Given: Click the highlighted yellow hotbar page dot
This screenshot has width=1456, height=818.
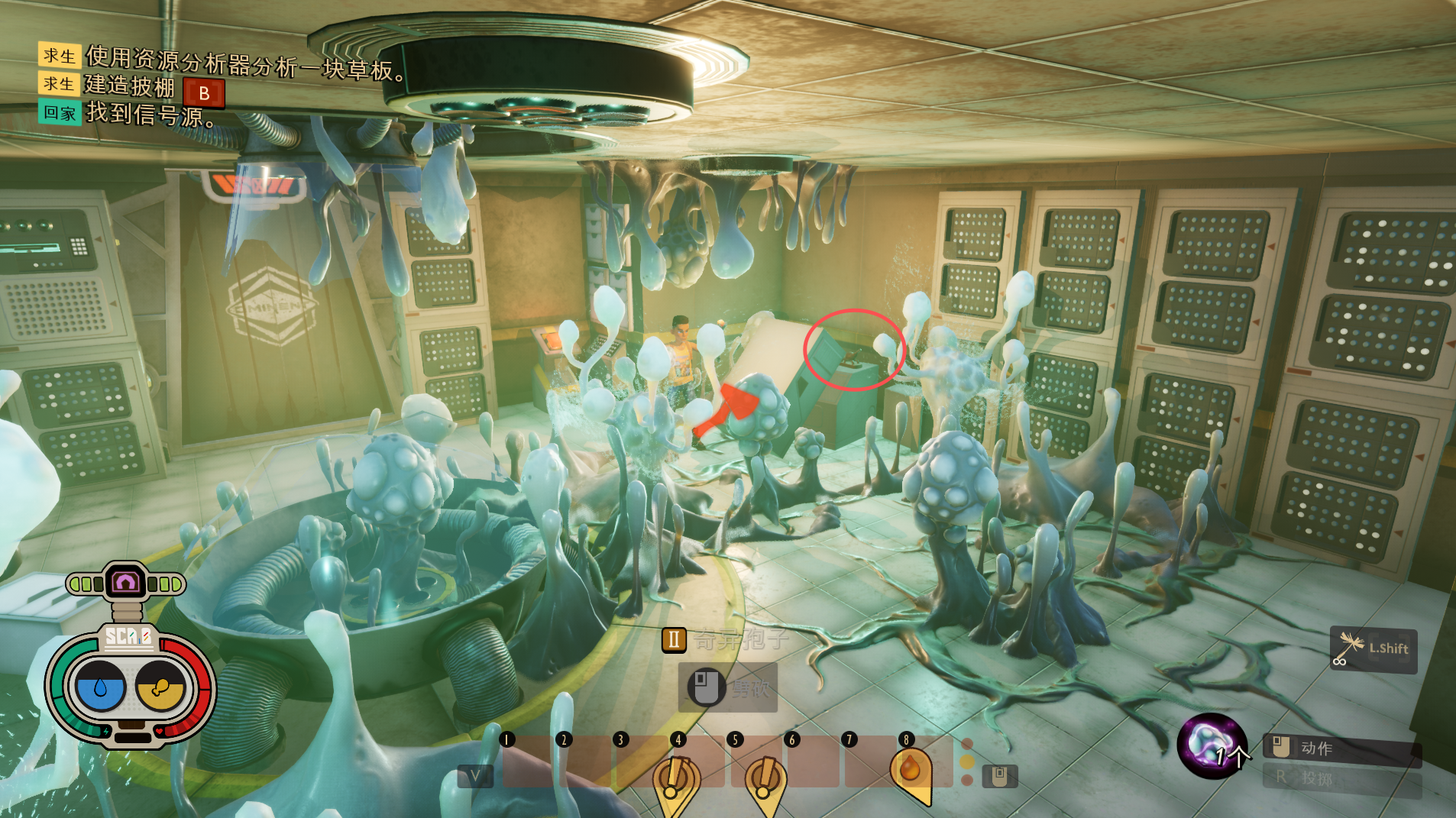Looking at the screenshot, I should click(967, 761).
